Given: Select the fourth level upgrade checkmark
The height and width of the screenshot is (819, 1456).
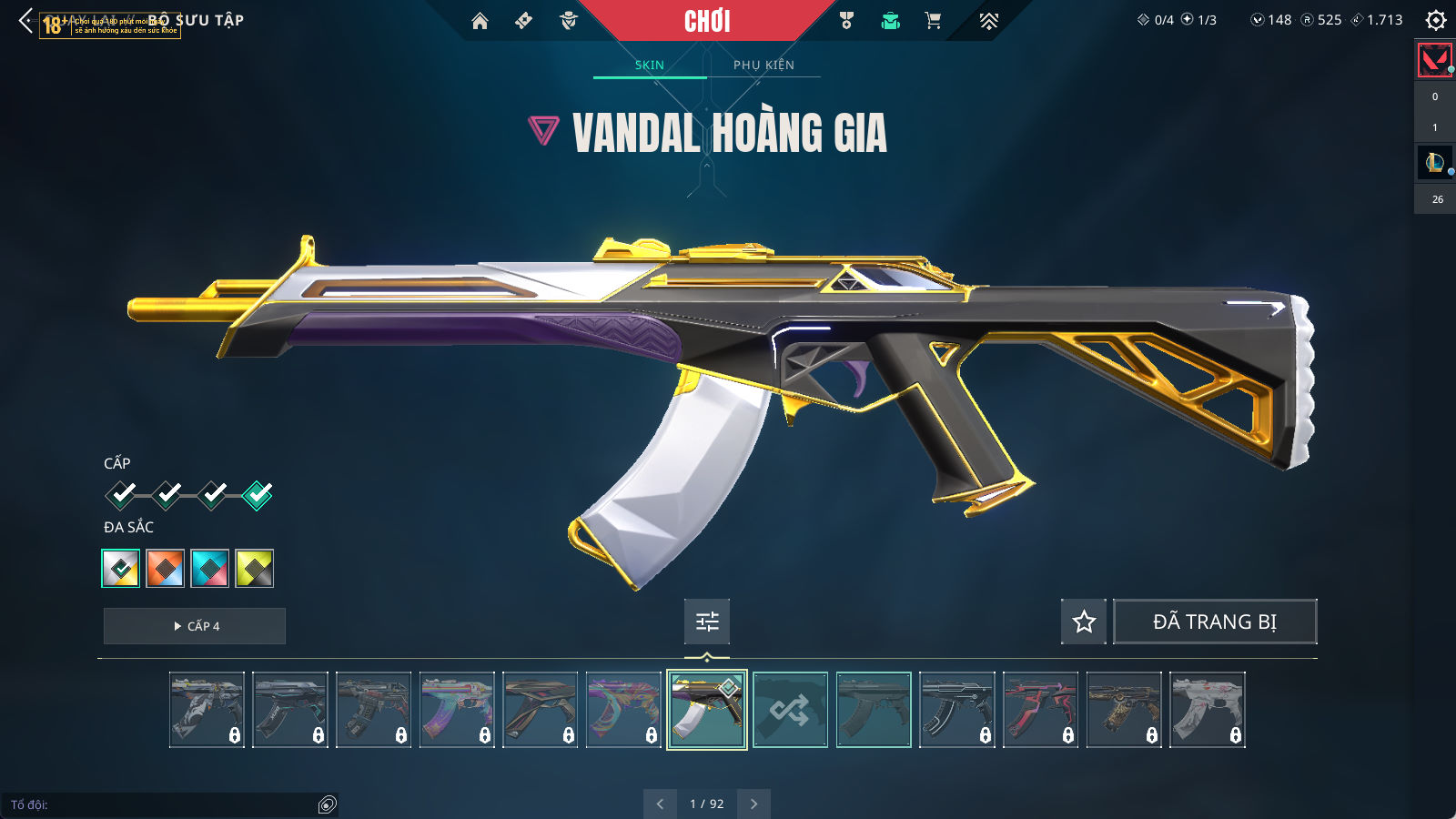Looking at the screenshot, I should pyautogui.click(x=258, y=495).
